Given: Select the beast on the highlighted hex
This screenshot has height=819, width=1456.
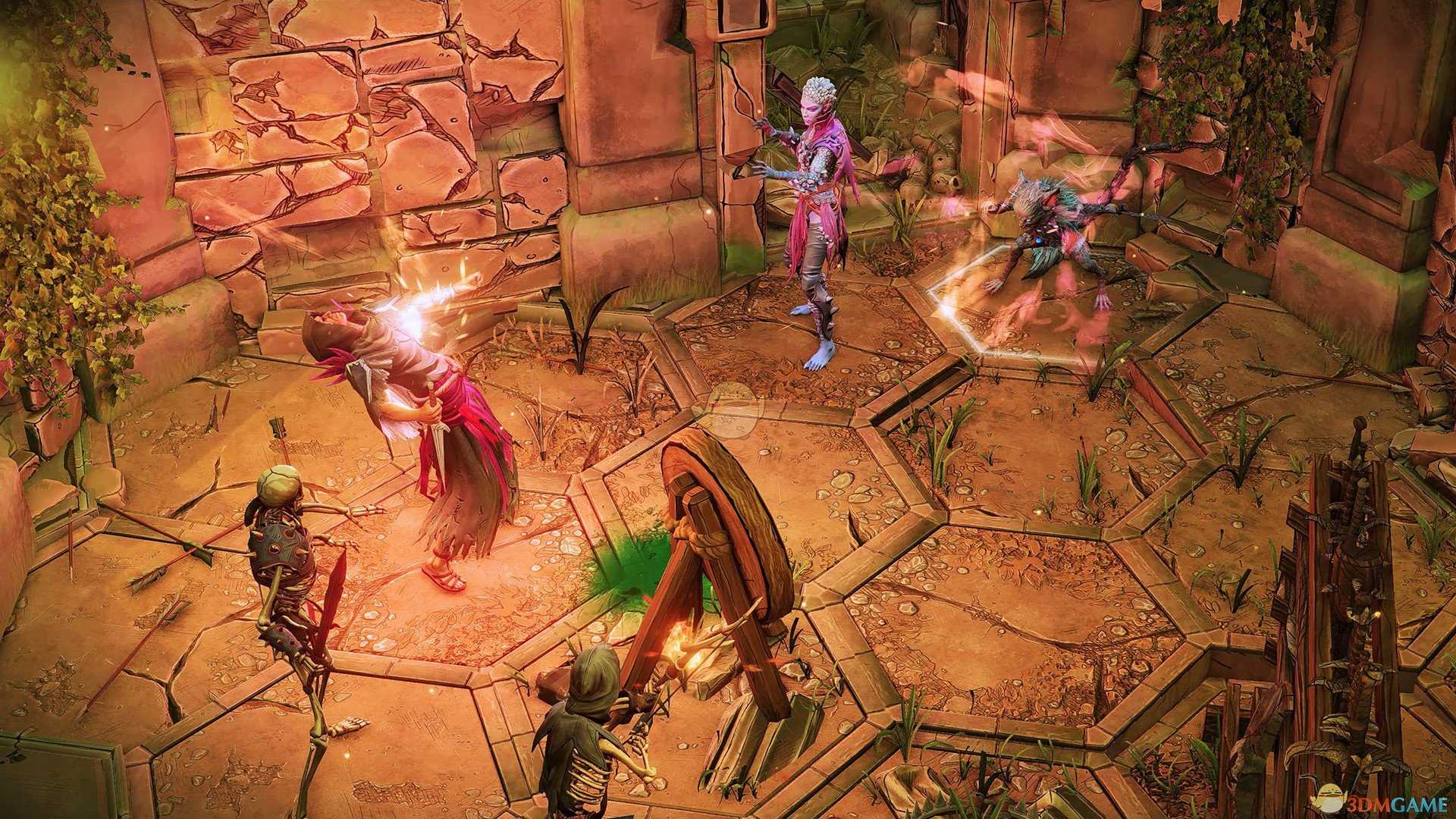Looking at the screenshot, I should (1050, 243).
